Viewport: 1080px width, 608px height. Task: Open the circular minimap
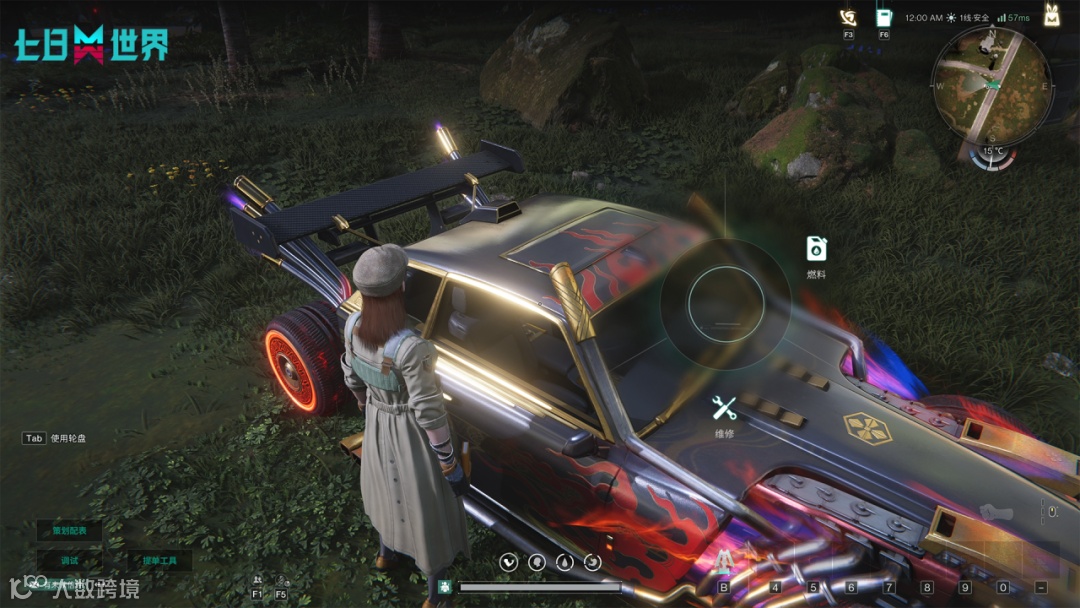tap(990, 84)
